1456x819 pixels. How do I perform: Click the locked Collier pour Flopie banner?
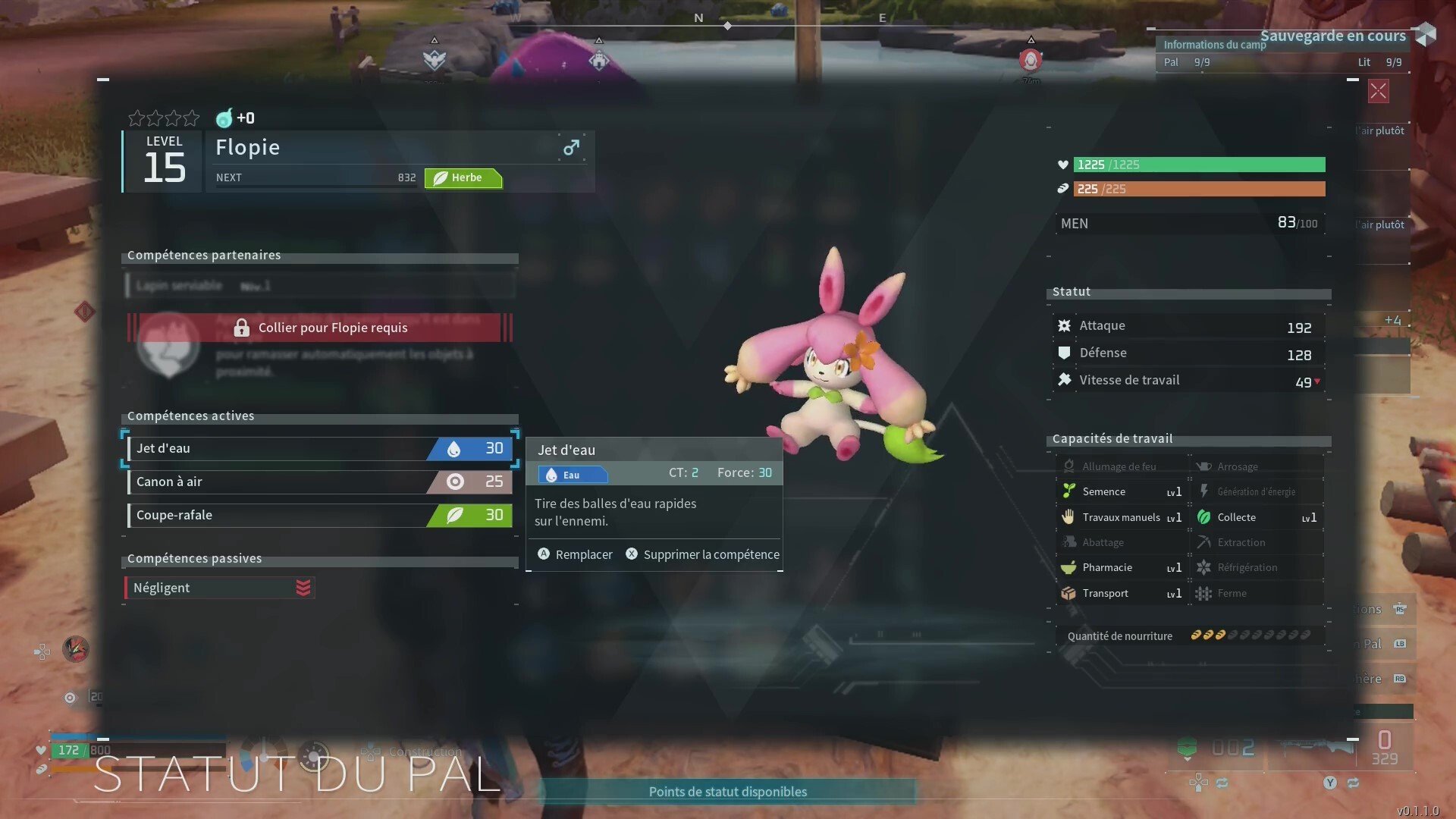pyautogui.click(x=319, y=328)
